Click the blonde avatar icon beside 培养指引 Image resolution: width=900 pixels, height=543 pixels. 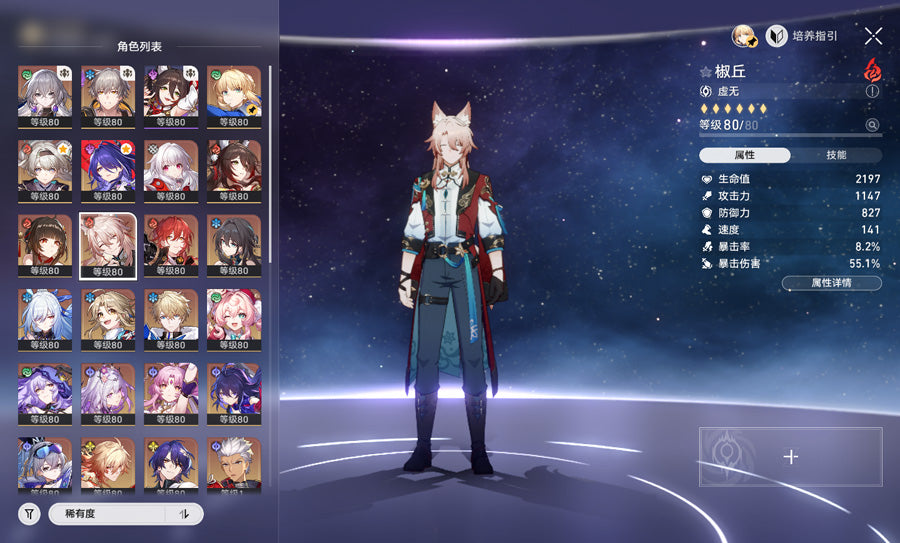742,36
